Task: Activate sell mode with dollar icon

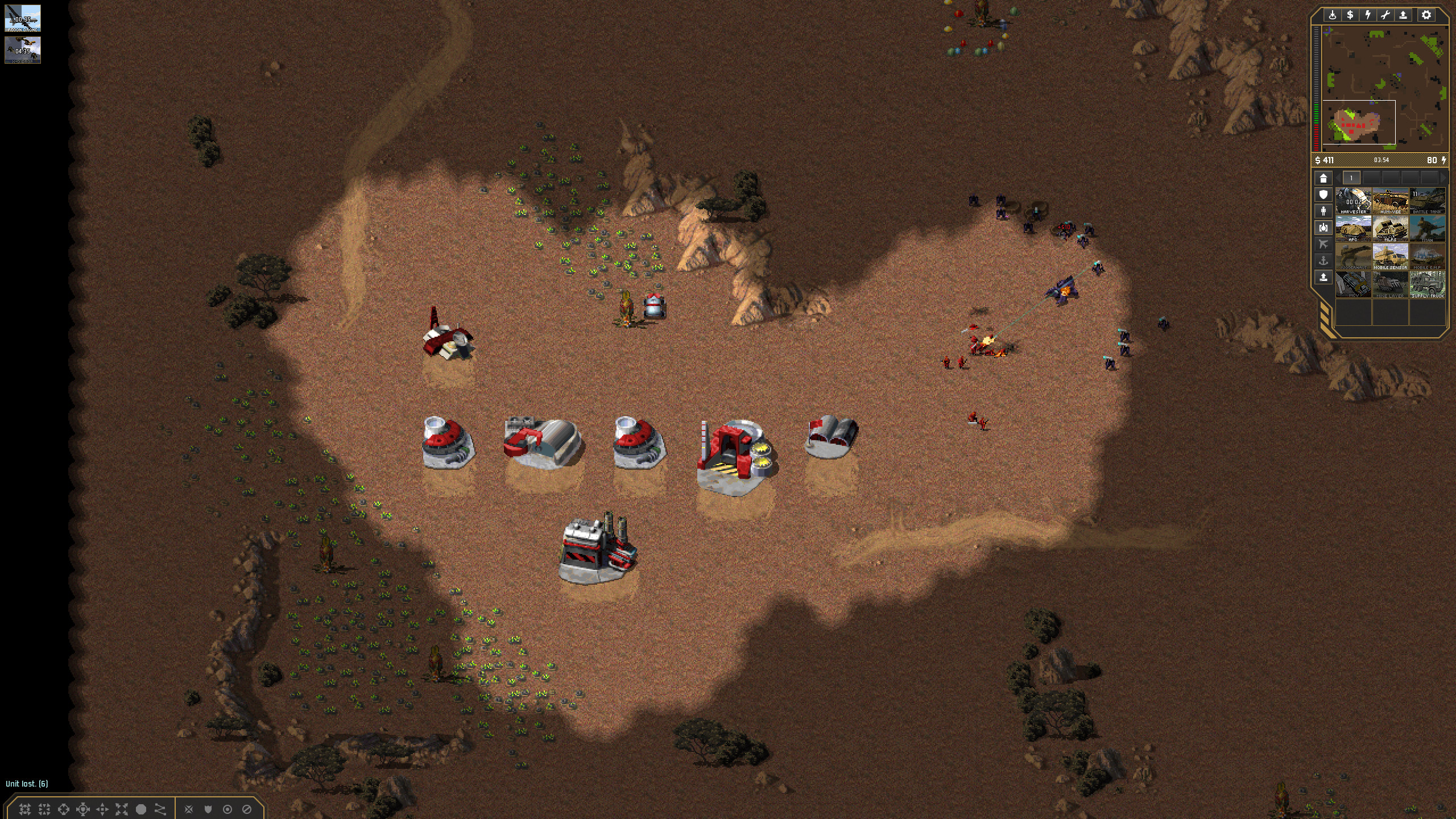Action: pyautogui.click(x=1350, y=15)
